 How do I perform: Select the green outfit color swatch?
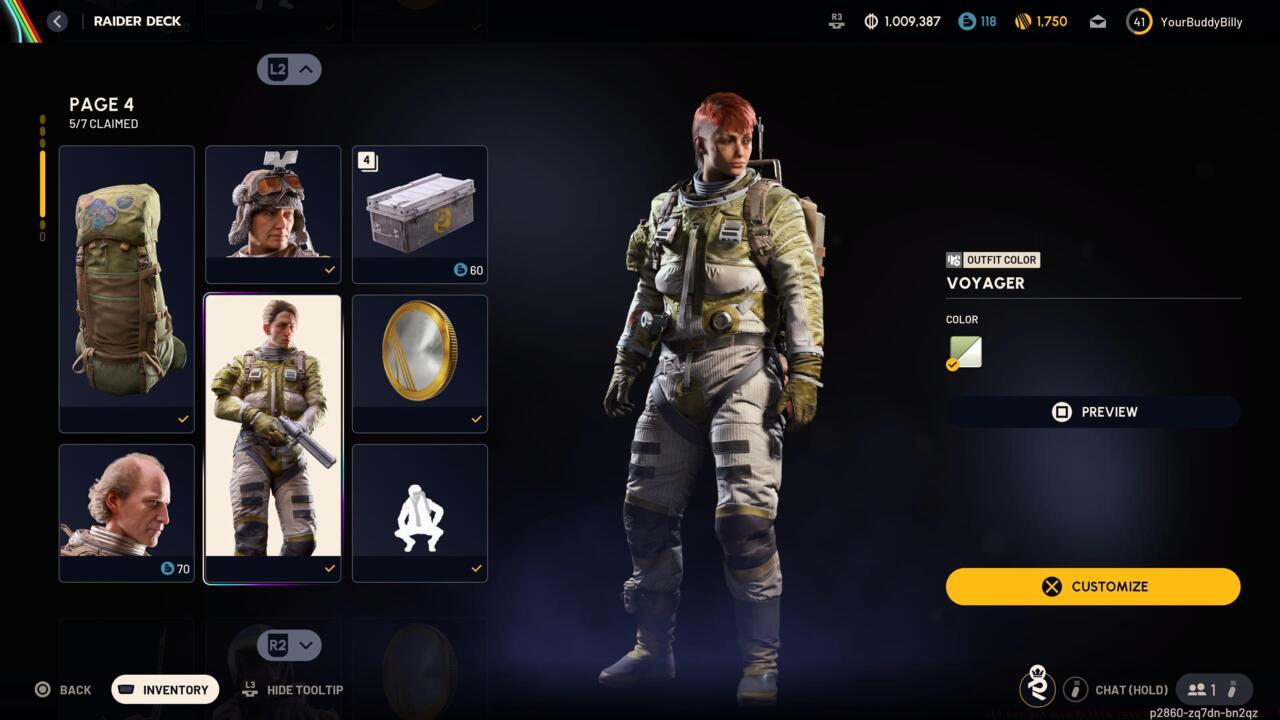963,351
